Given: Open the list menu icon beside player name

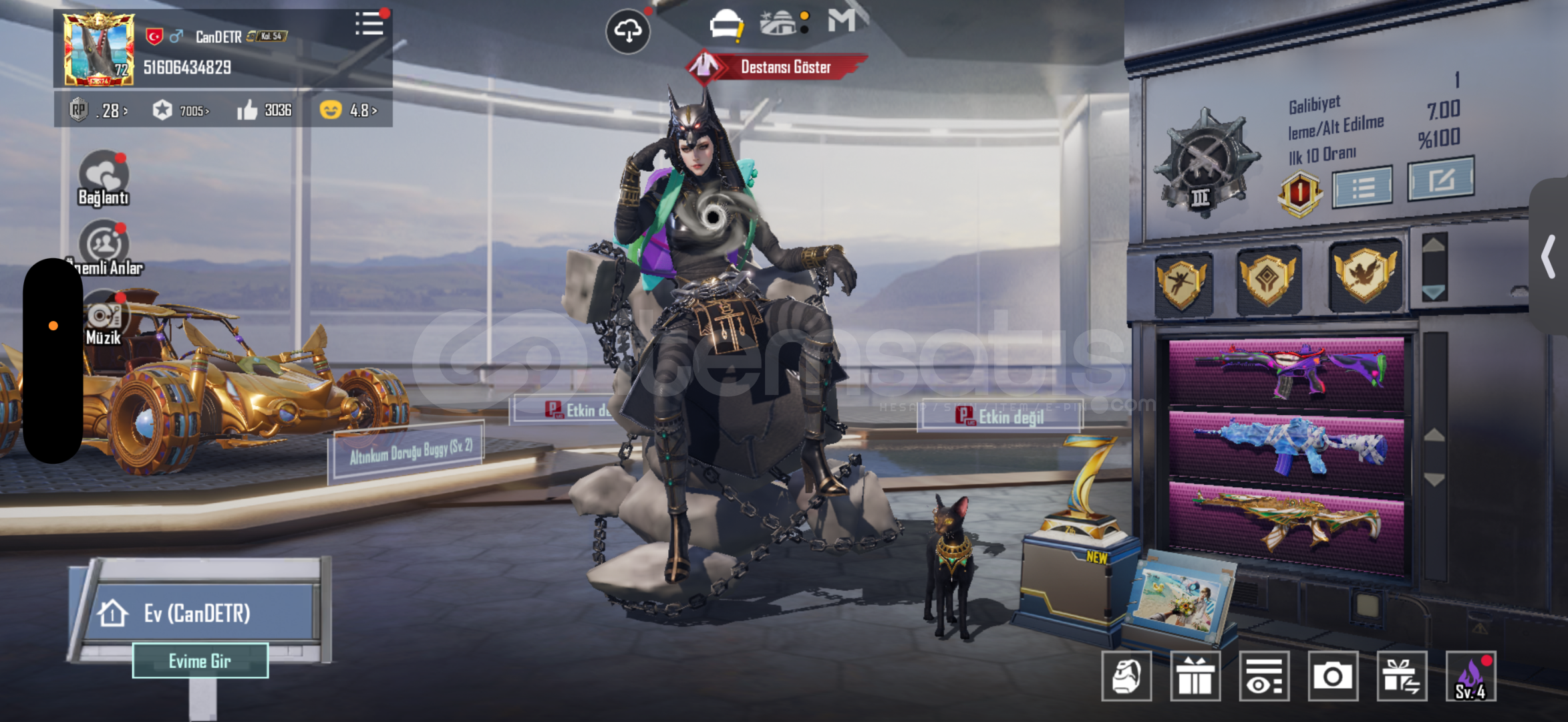Looking at the screenshot, I should click(369, 24).
